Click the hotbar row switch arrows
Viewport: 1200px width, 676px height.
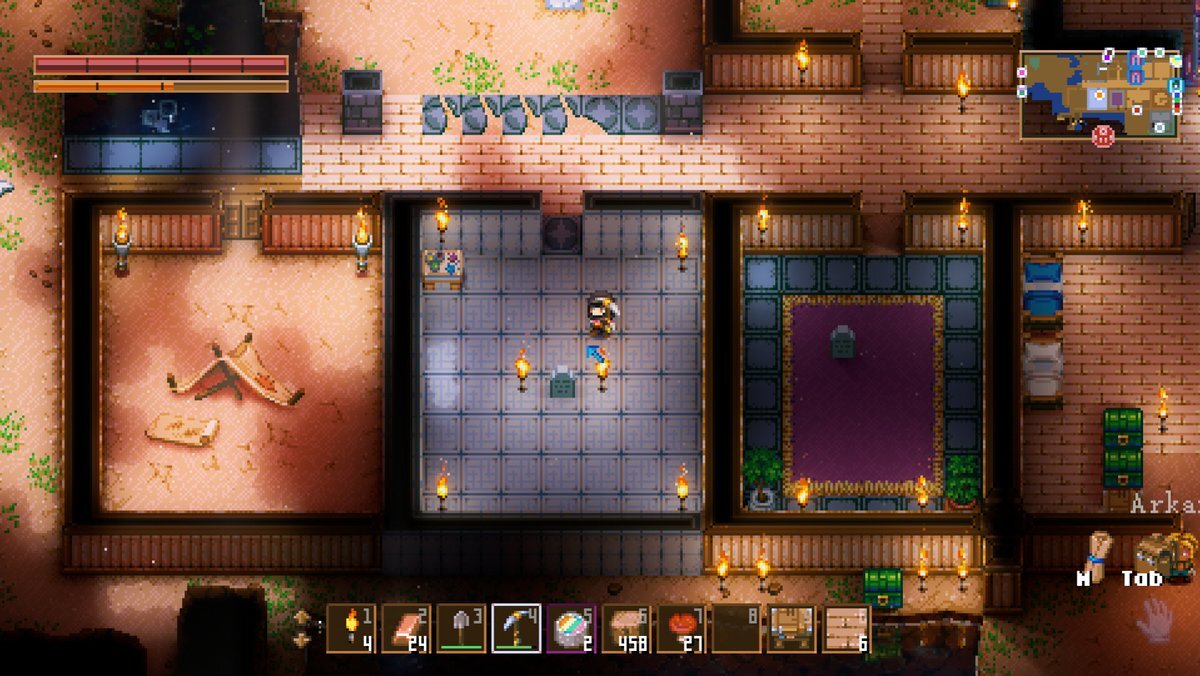301,629
